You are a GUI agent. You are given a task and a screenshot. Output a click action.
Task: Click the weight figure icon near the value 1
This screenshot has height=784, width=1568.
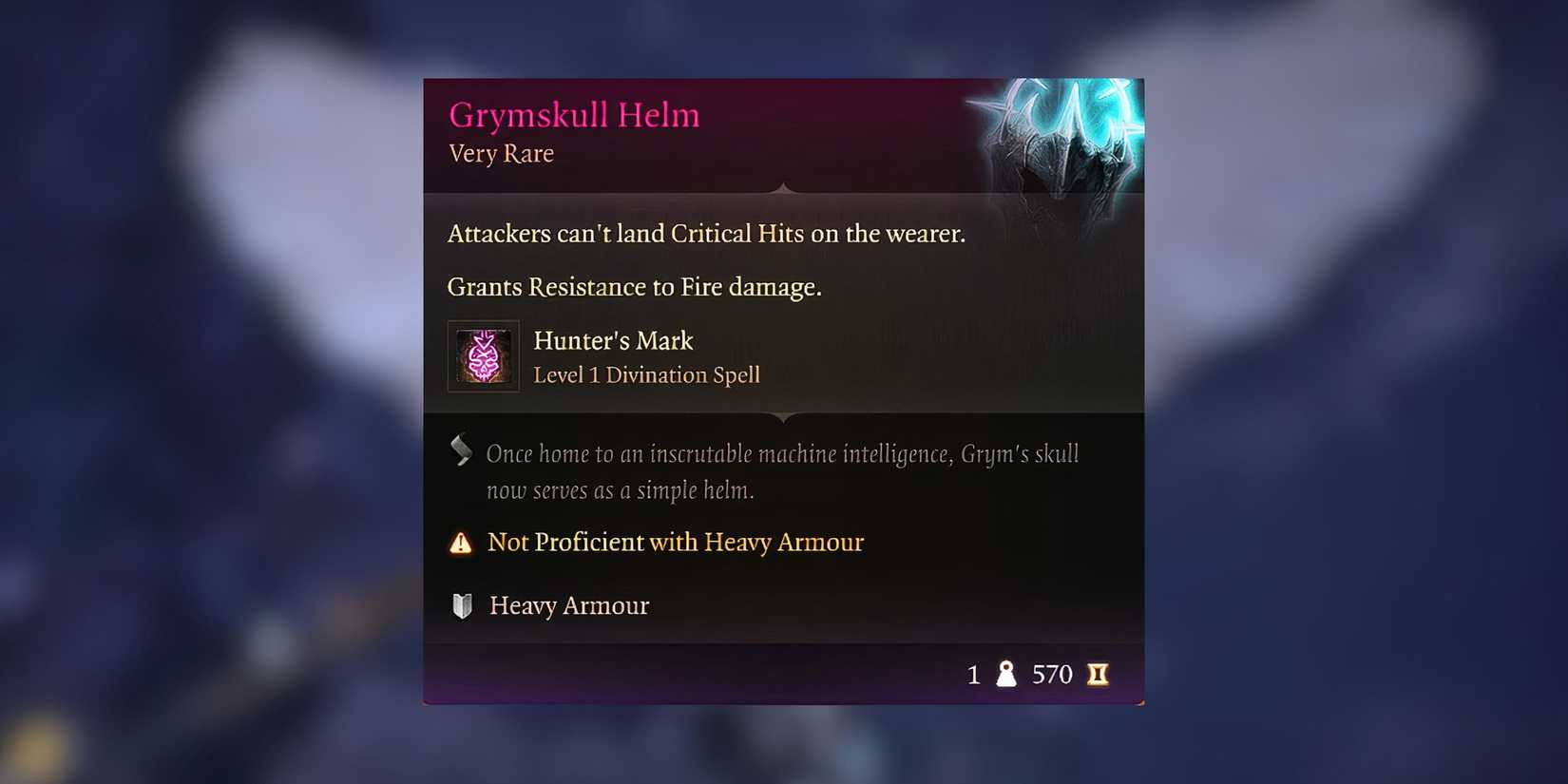pos(1004,674)
